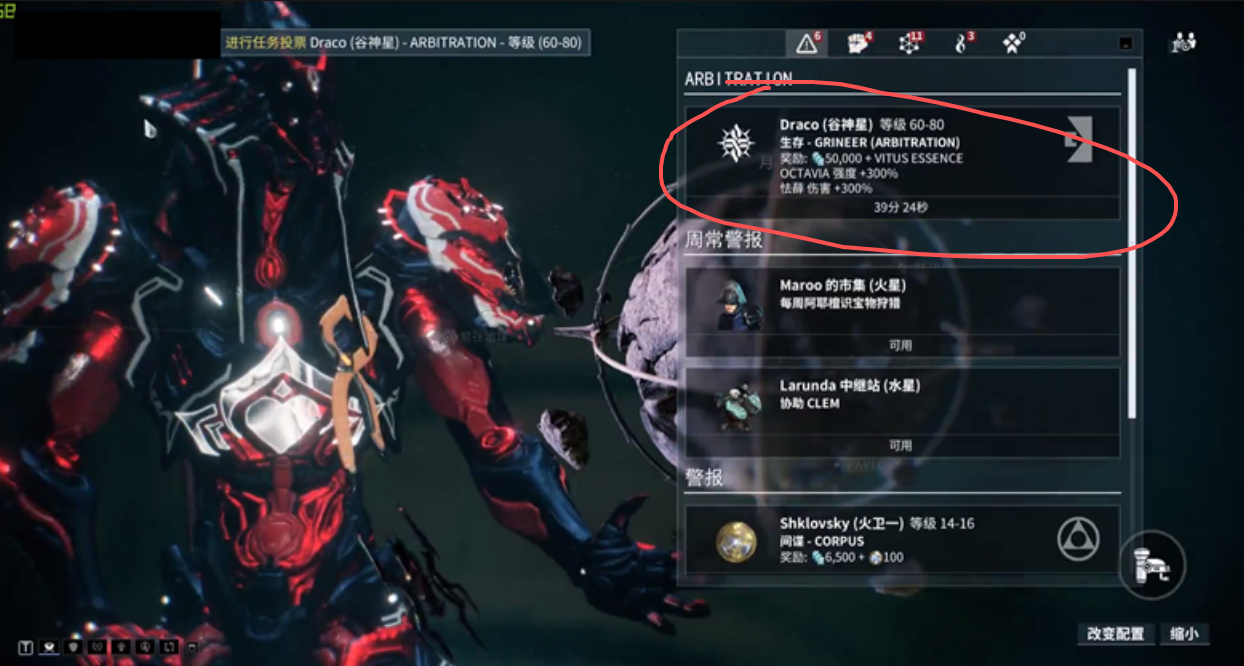Click the mission vote banner for Draco
This screenshot has width=1244, height=666.
click(404, 43)
